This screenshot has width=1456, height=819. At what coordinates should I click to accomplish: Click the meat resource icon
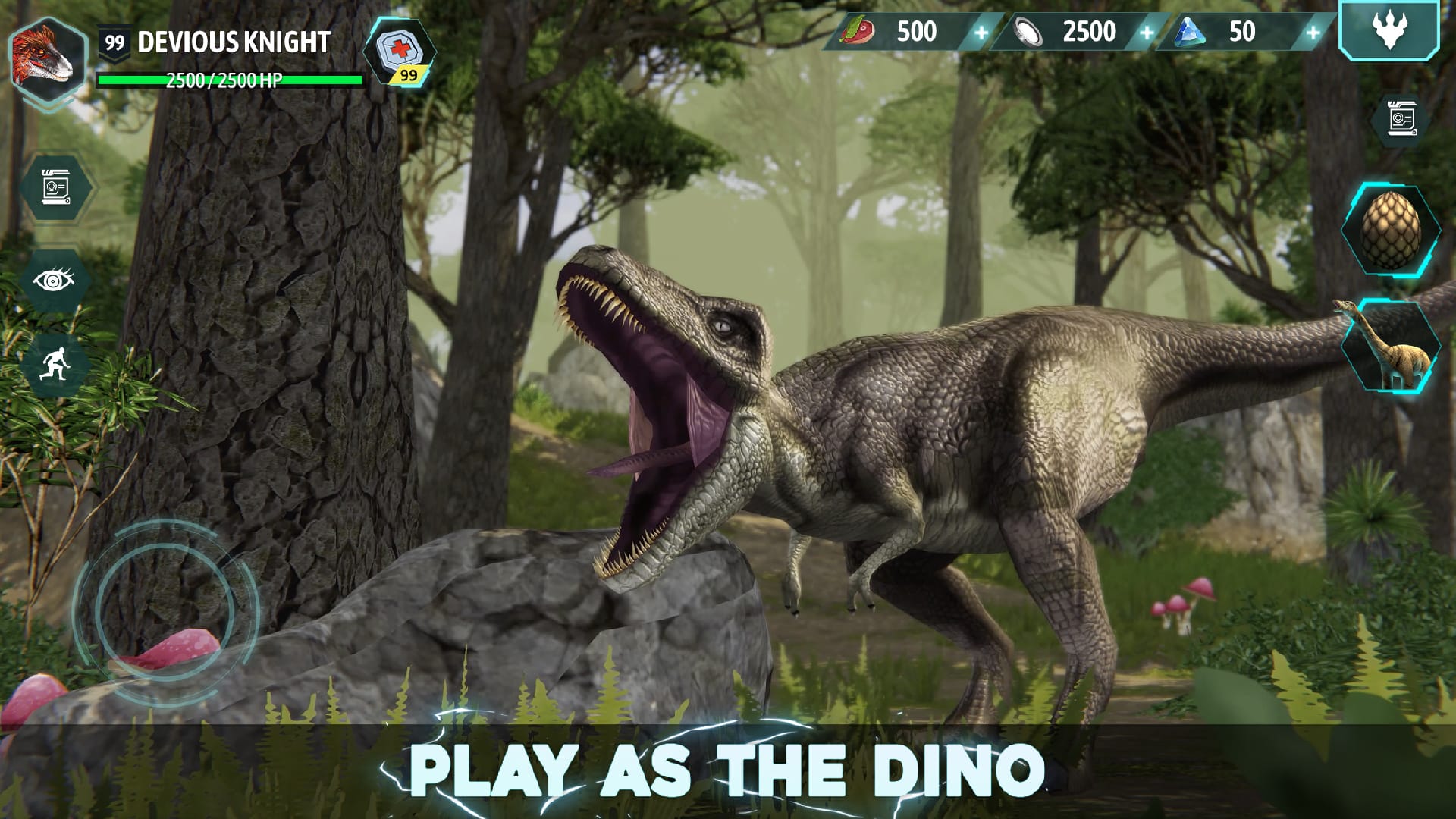pyautogui.click(x=861, y=32)
